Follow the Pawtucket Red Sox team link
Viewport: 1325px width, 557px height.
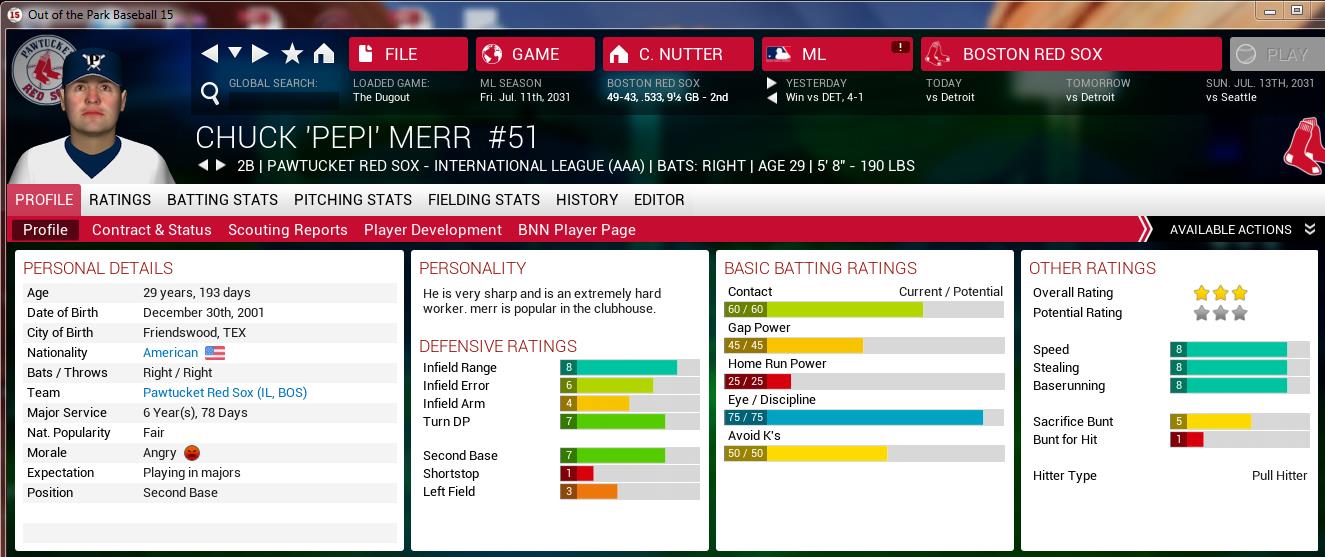pos(225,393)
